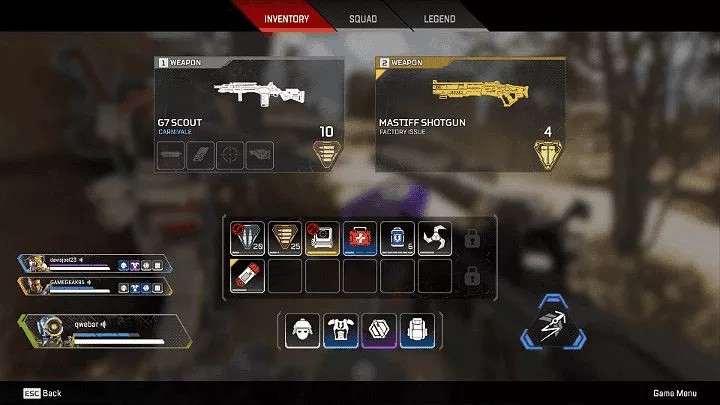The image size is (720, 405).
Task: Select the Arc Star throwing item
Action: click(x=435, y=237)
